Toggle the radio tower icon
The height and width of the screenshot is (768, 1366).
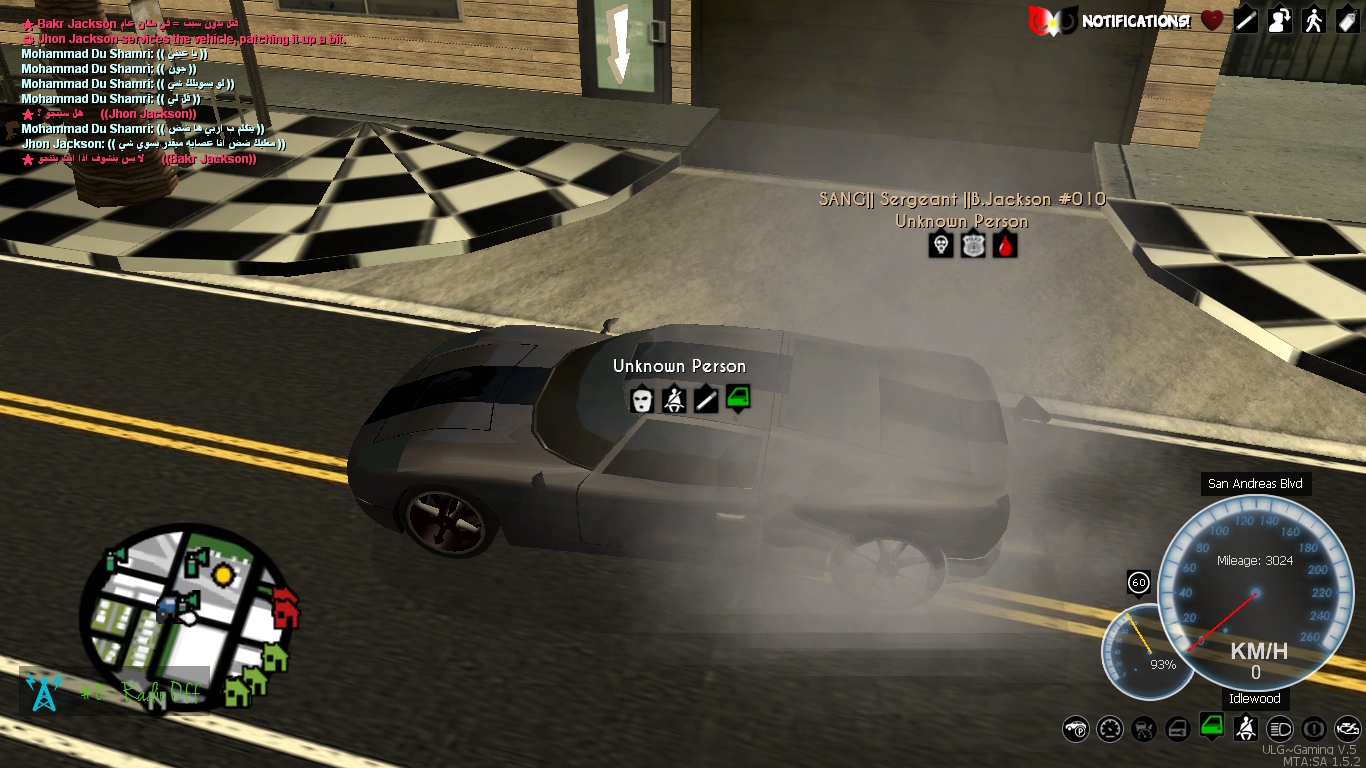43,691
